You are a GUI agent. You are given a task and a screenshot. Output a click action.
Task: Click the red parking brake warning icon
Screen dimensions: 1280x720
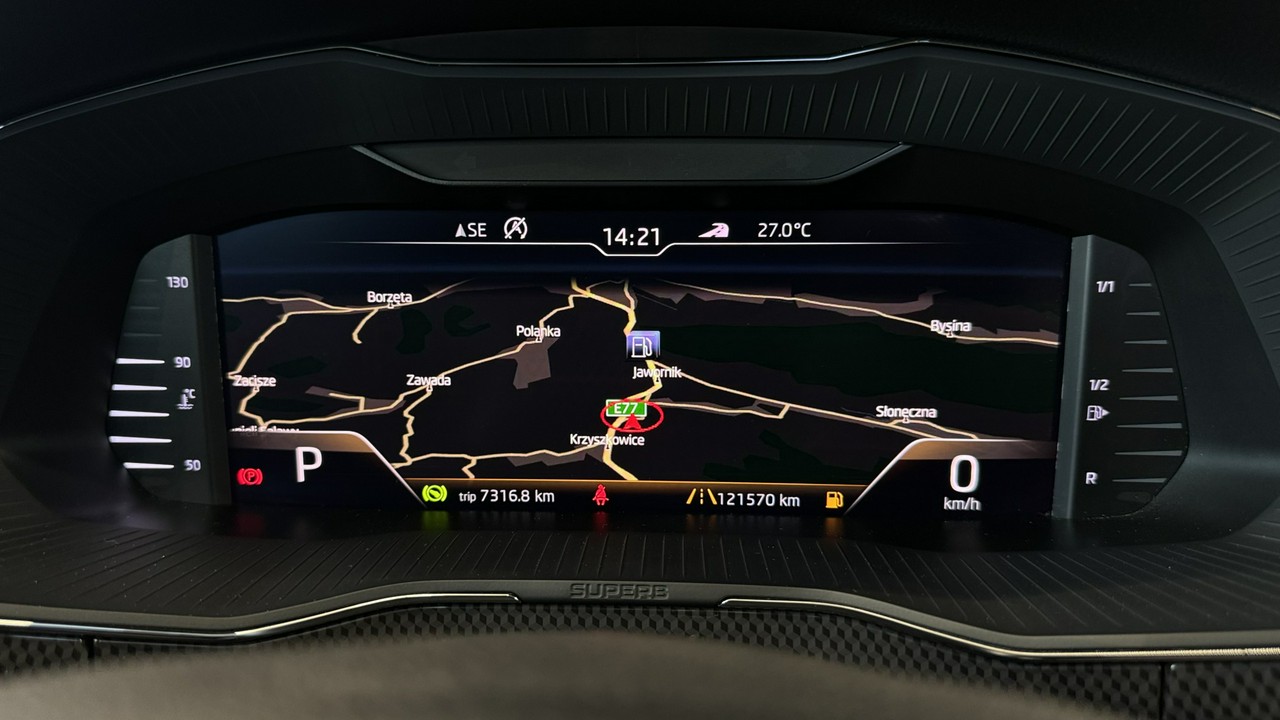pyautogui.click(x=249, y=476)
